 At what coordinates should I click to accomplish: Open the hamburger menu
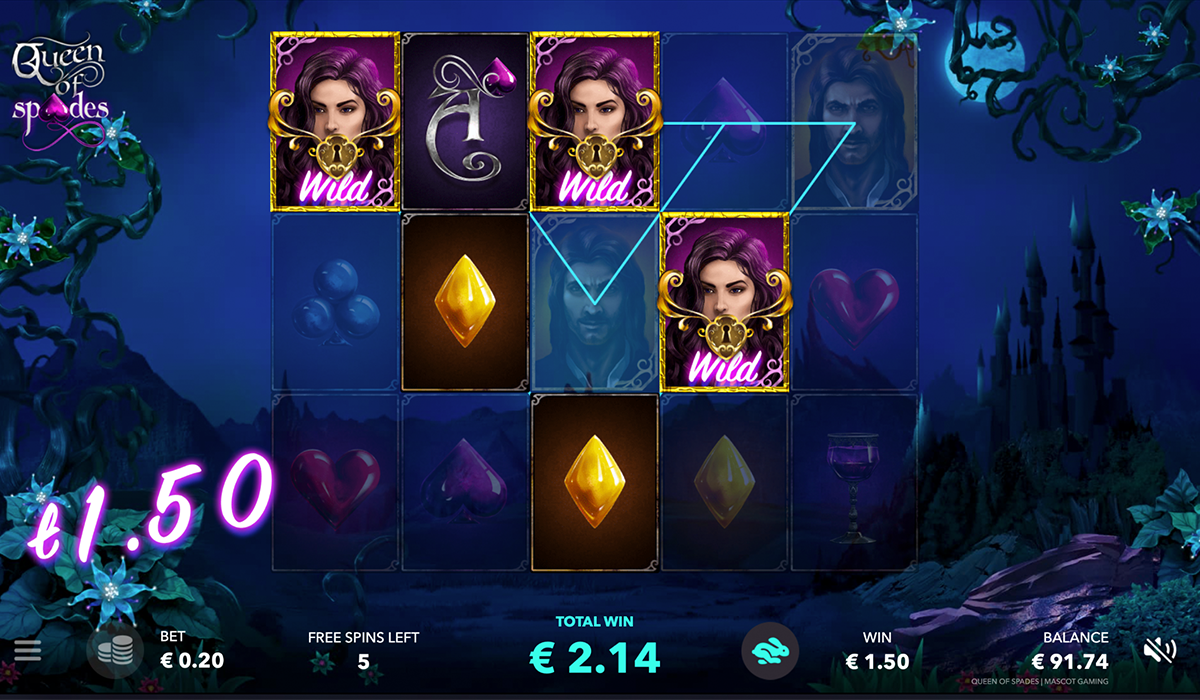[28, 651]
